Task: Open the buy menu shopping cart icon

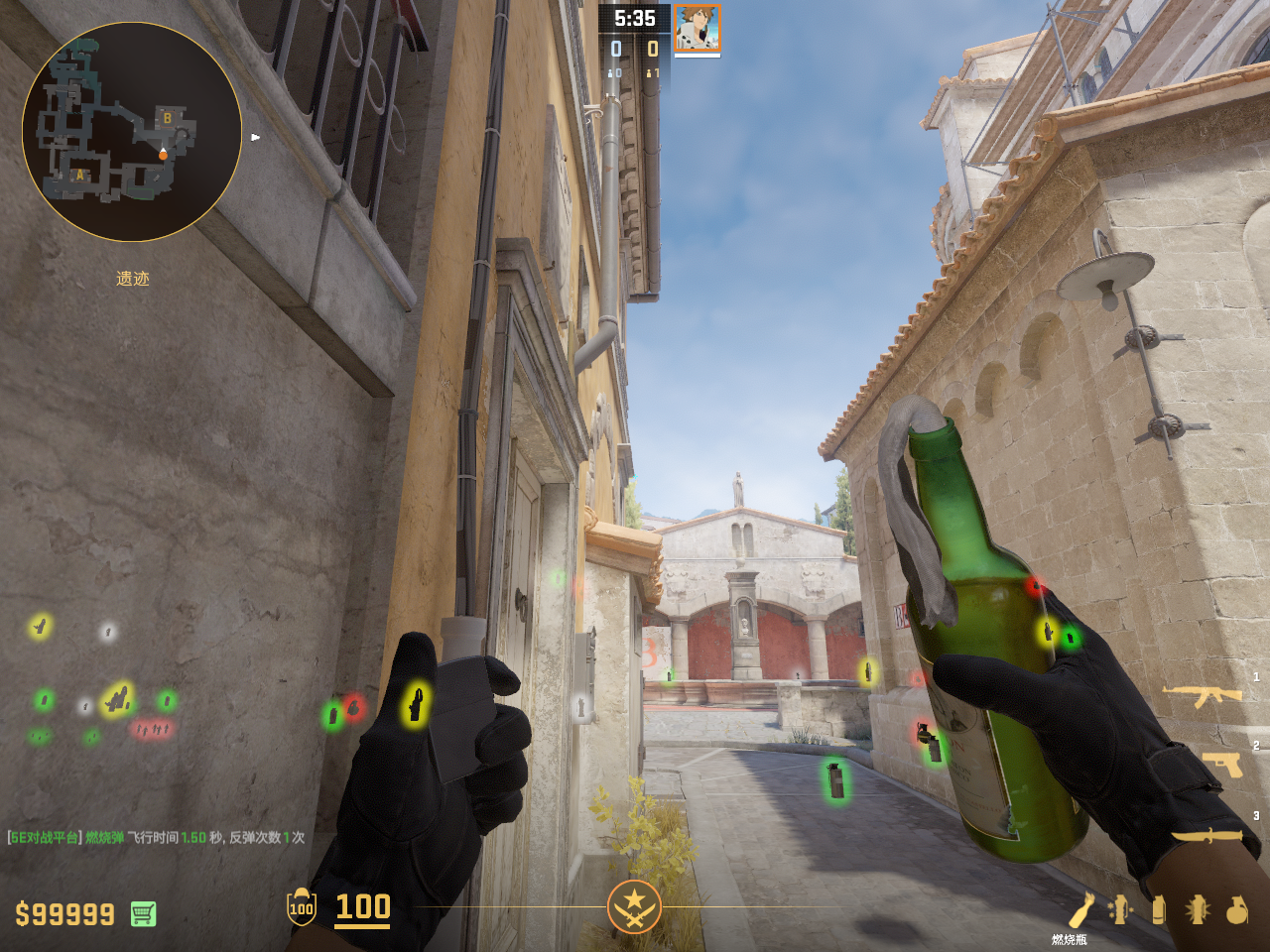Action: (x=143, y=913)
